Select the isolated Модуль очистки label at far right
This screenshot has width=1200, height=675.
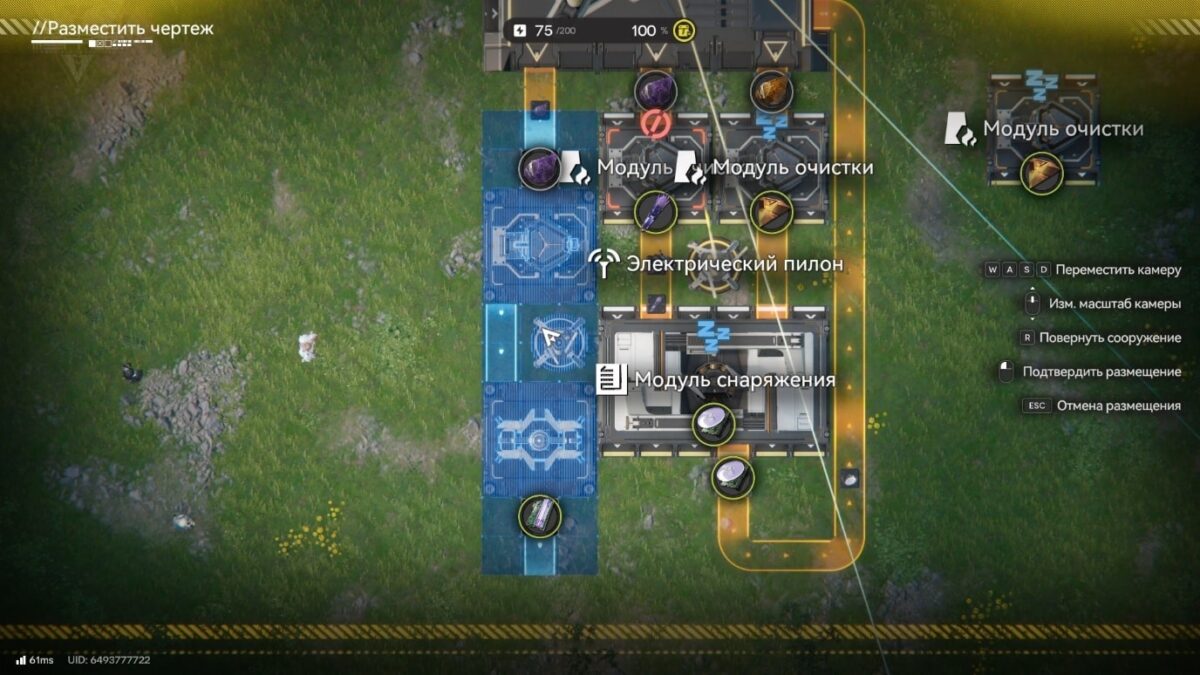click(x=1061, y=129)
